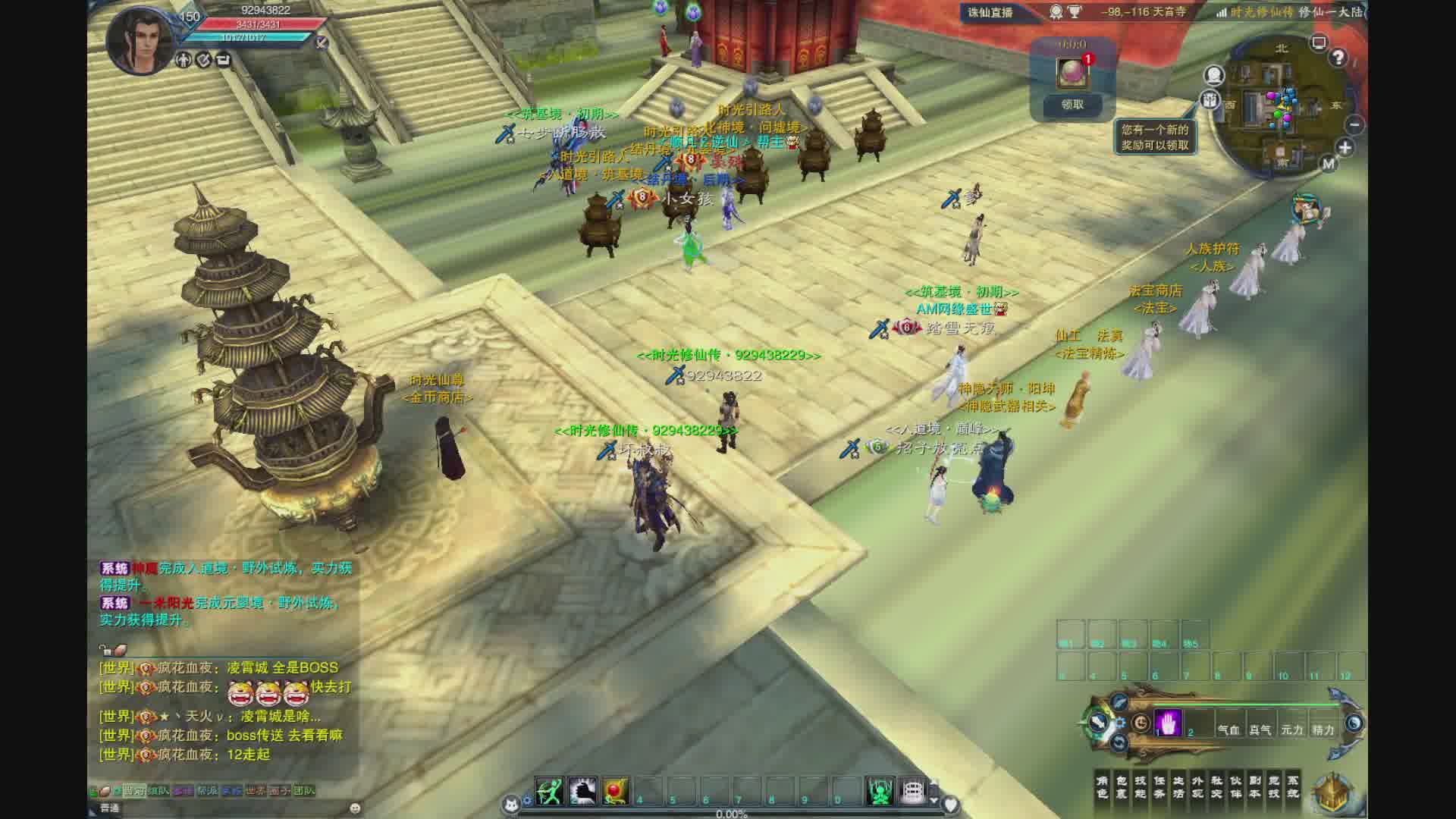Open the golden pavilion shop icon
Viewport: 1456px width, 819px height.
(1335, 792)
